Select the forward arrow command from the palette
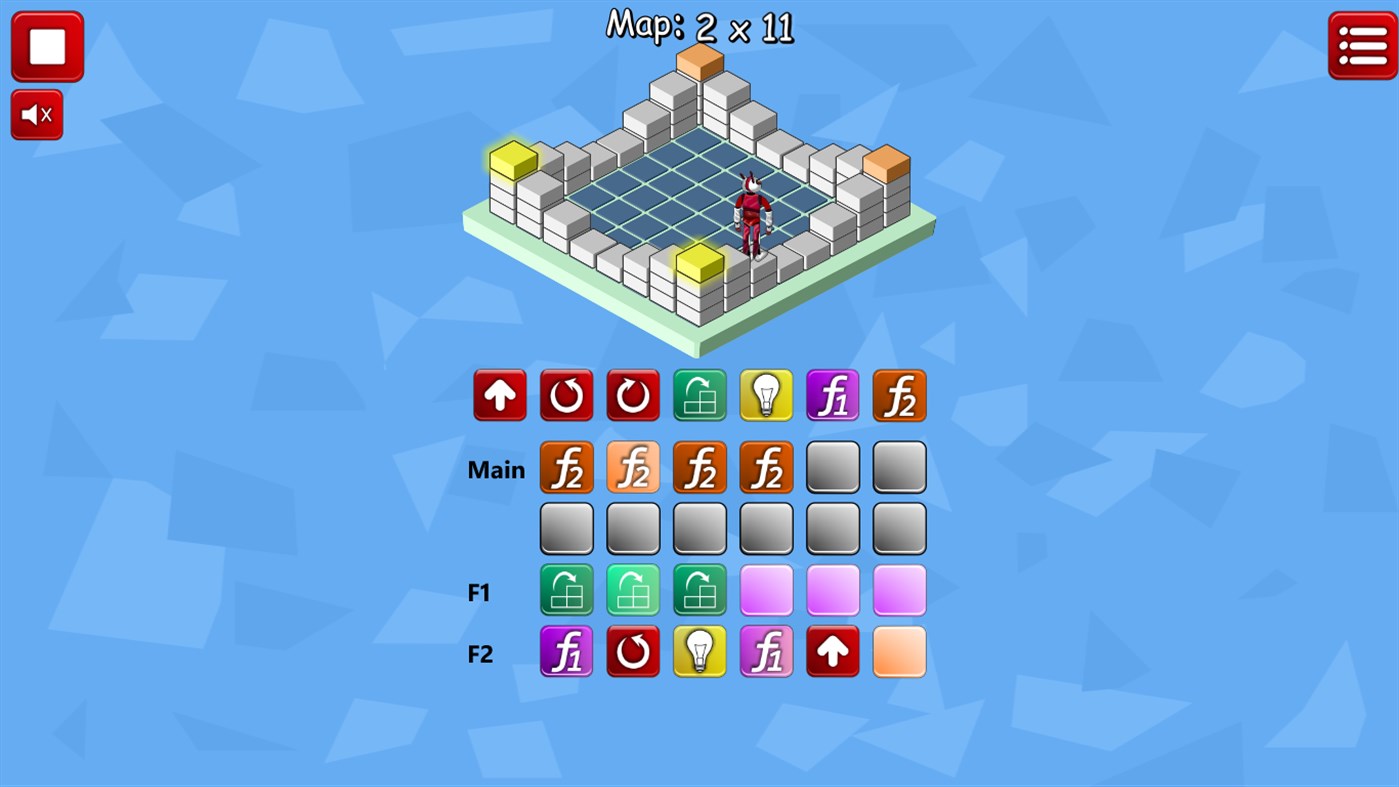 [499, 394]
